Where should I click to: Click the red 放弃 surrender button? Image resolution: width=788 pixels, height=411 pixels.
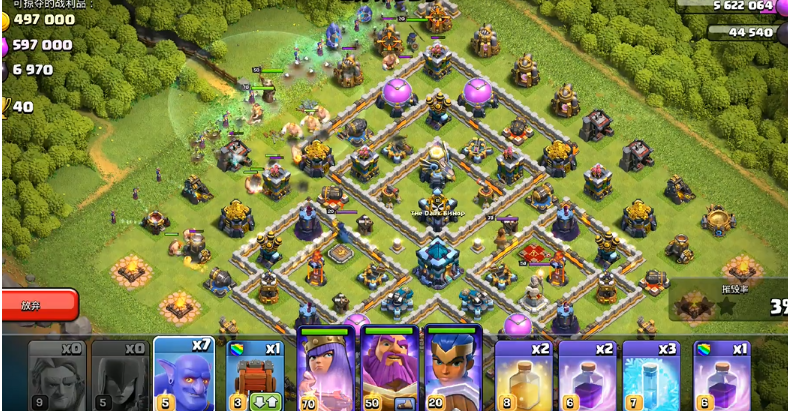click(x=38, y=304)
